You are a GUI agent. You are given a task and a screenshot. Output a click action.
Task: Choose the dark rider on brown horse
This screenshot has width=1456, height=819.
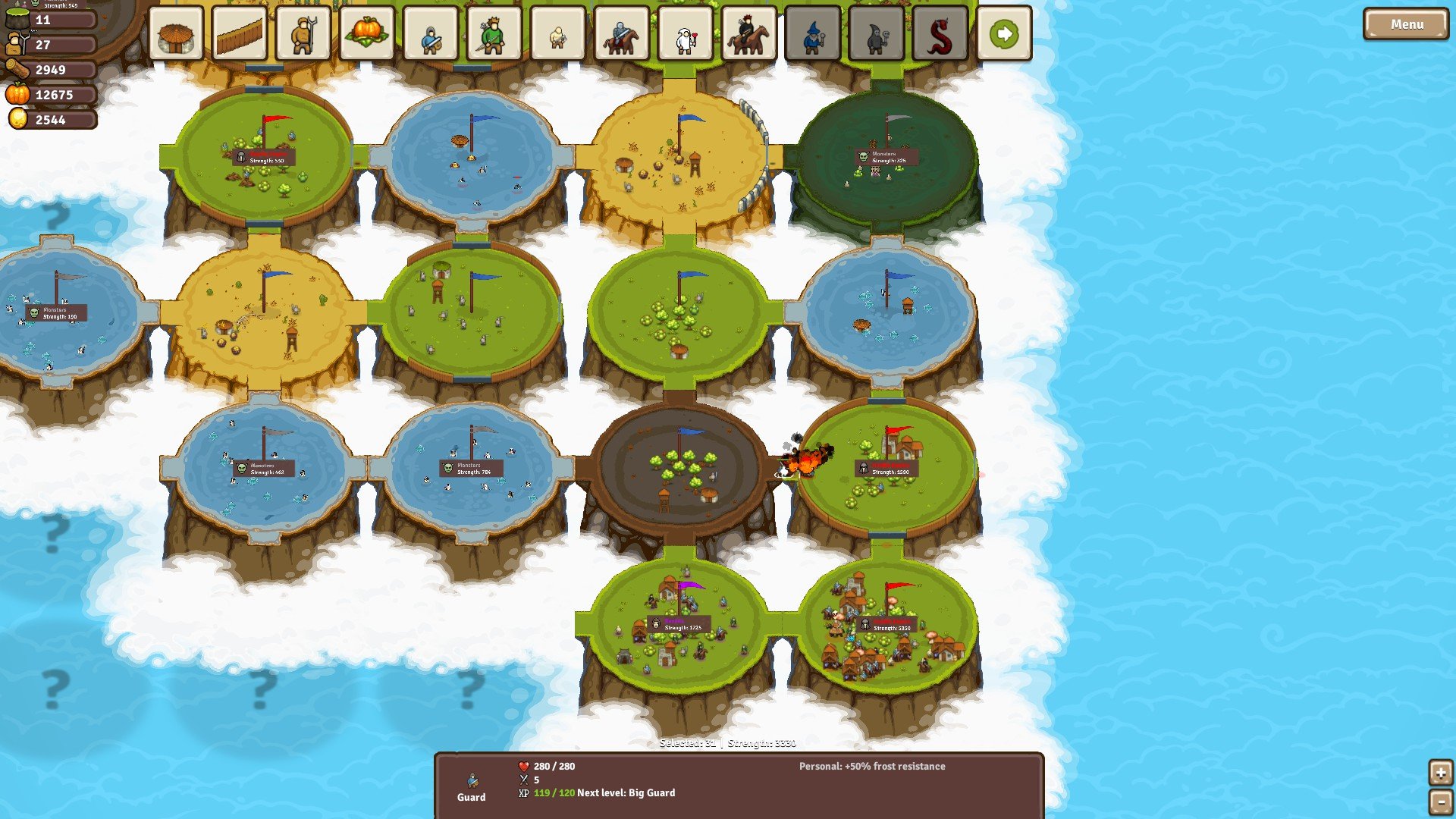(x=749, y=34)
